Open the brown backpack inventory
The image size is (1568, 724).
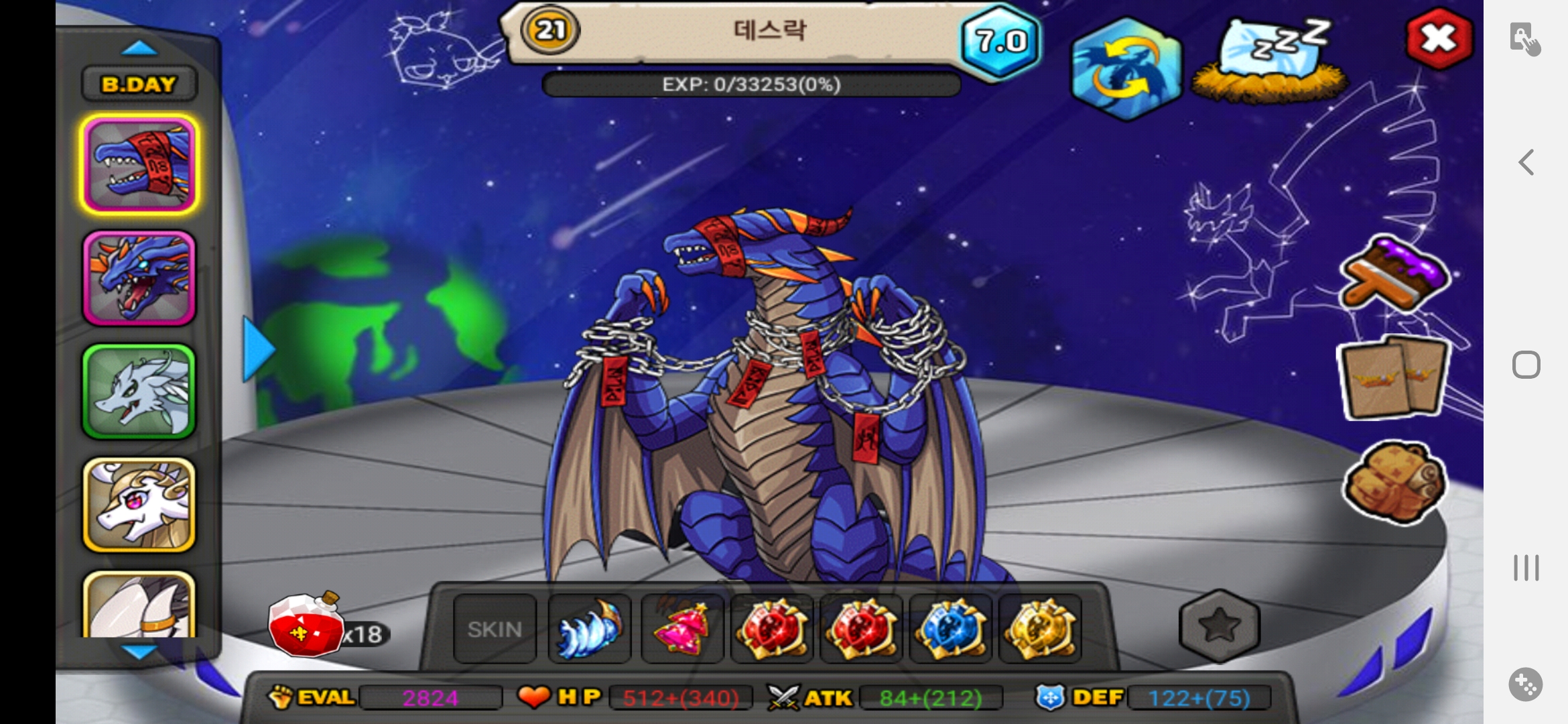pos(1395,483)
